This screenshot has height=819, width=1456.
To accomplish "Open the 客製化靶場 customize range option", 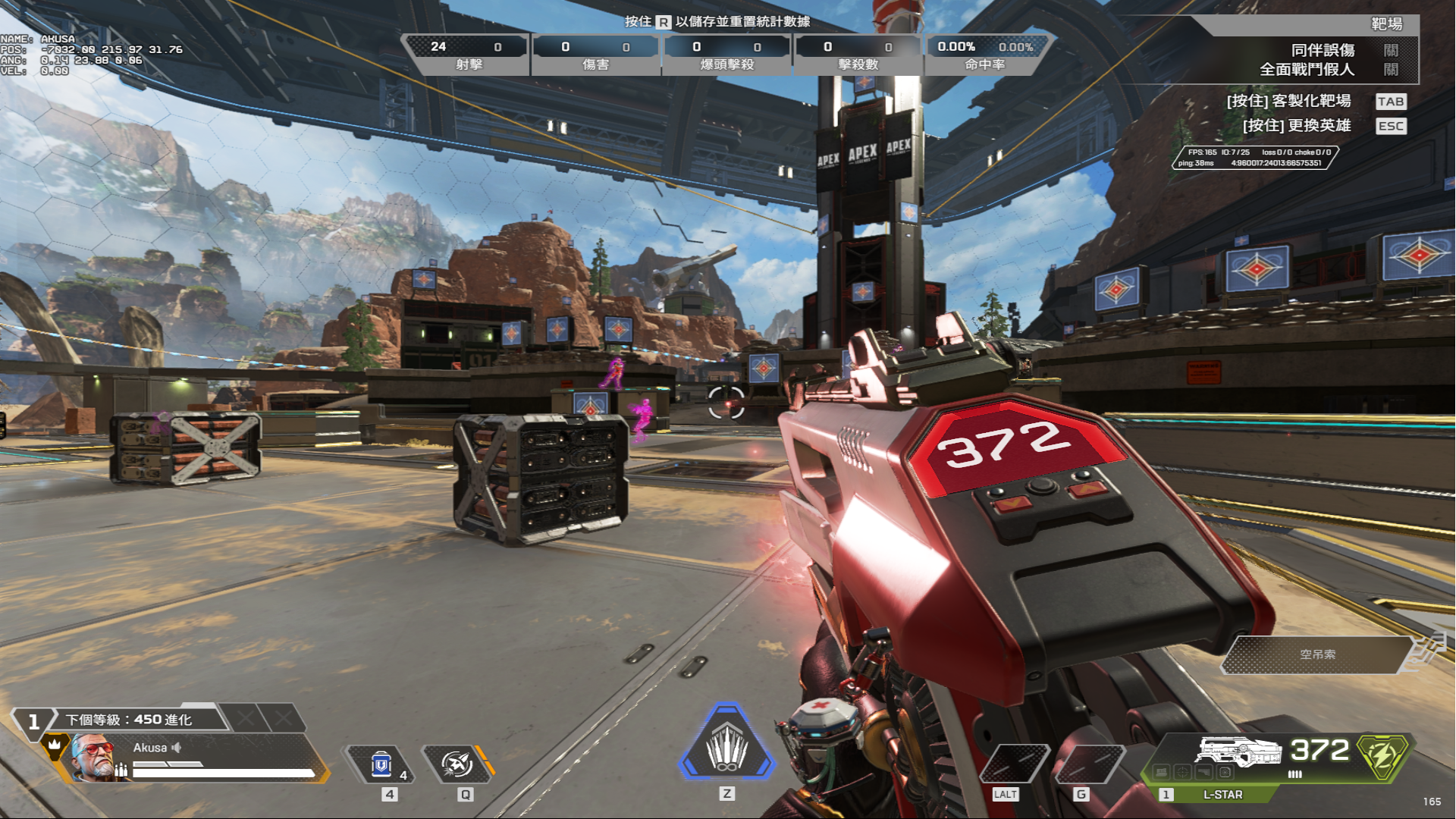I will pos(1391,102).
